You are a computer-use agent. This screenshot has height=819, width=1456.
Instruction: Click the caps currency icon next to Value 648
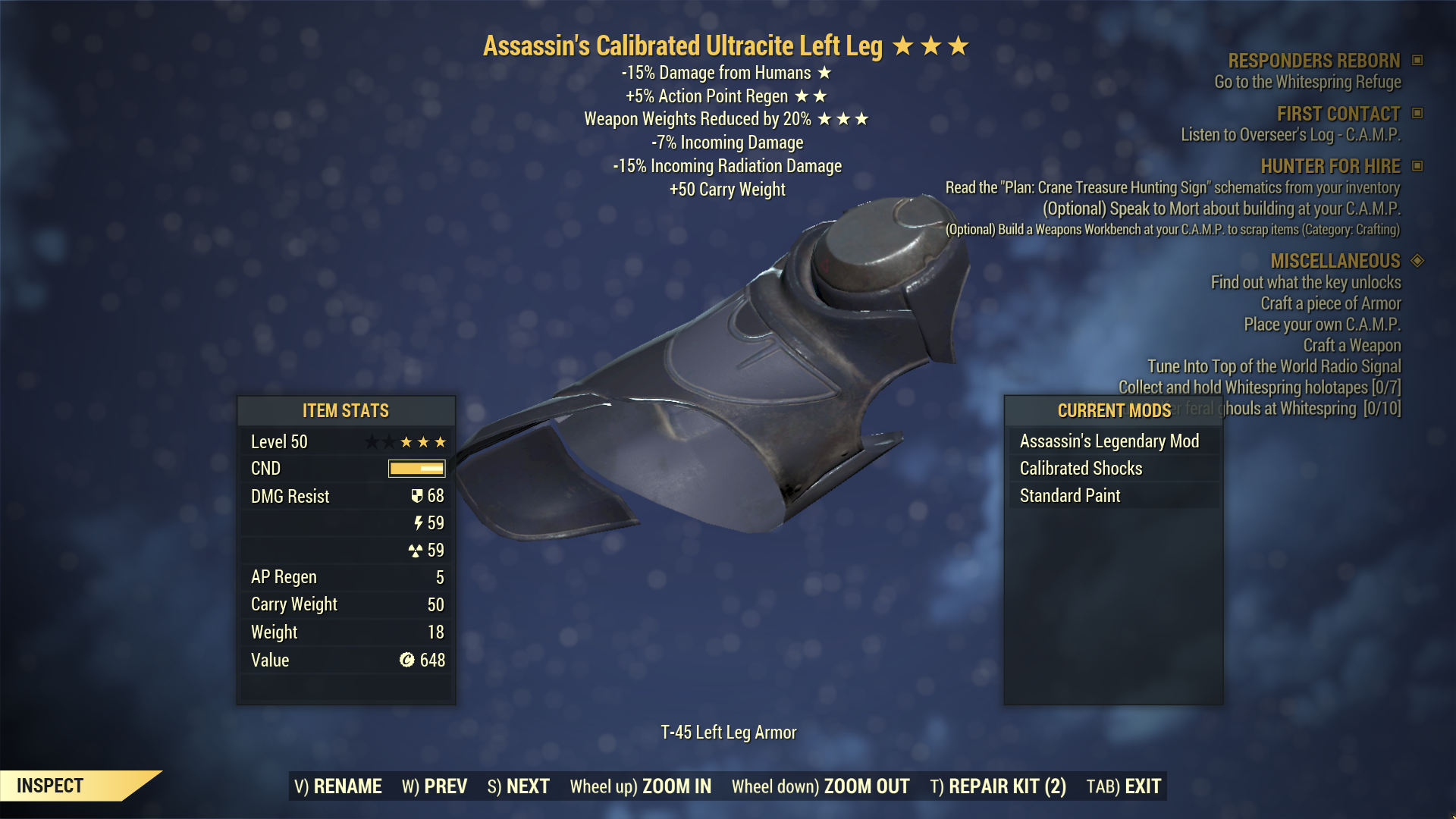[x=406, y=661]
